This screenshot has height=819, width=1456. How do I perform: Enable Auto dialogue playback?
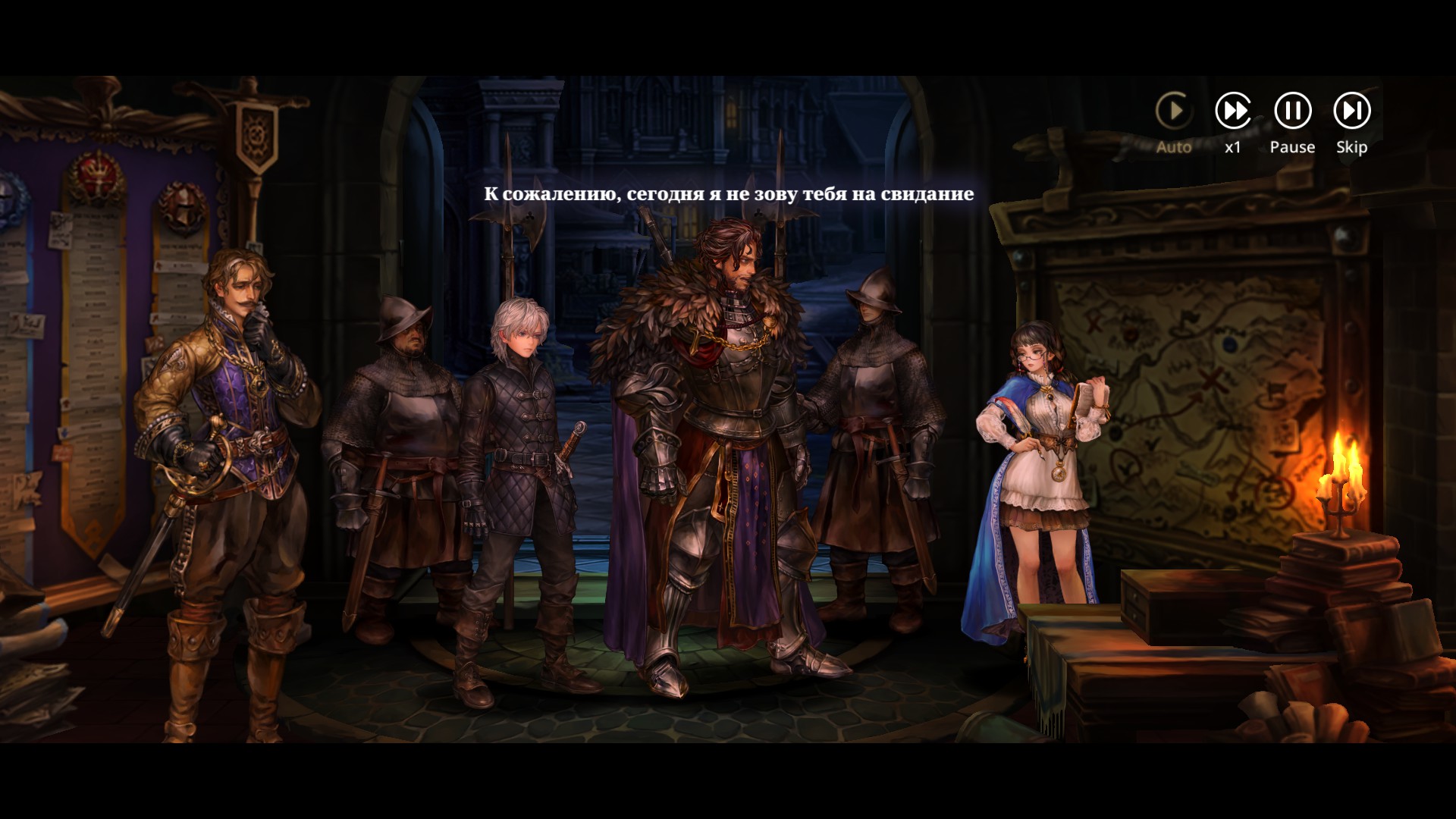(1173, 111)
